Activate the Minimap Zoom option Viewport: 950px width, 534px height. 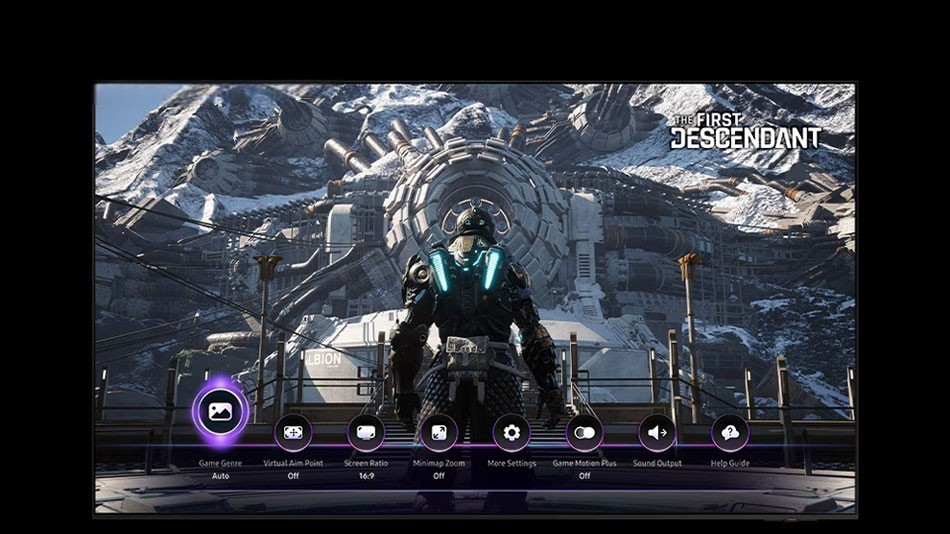(439, 433)
